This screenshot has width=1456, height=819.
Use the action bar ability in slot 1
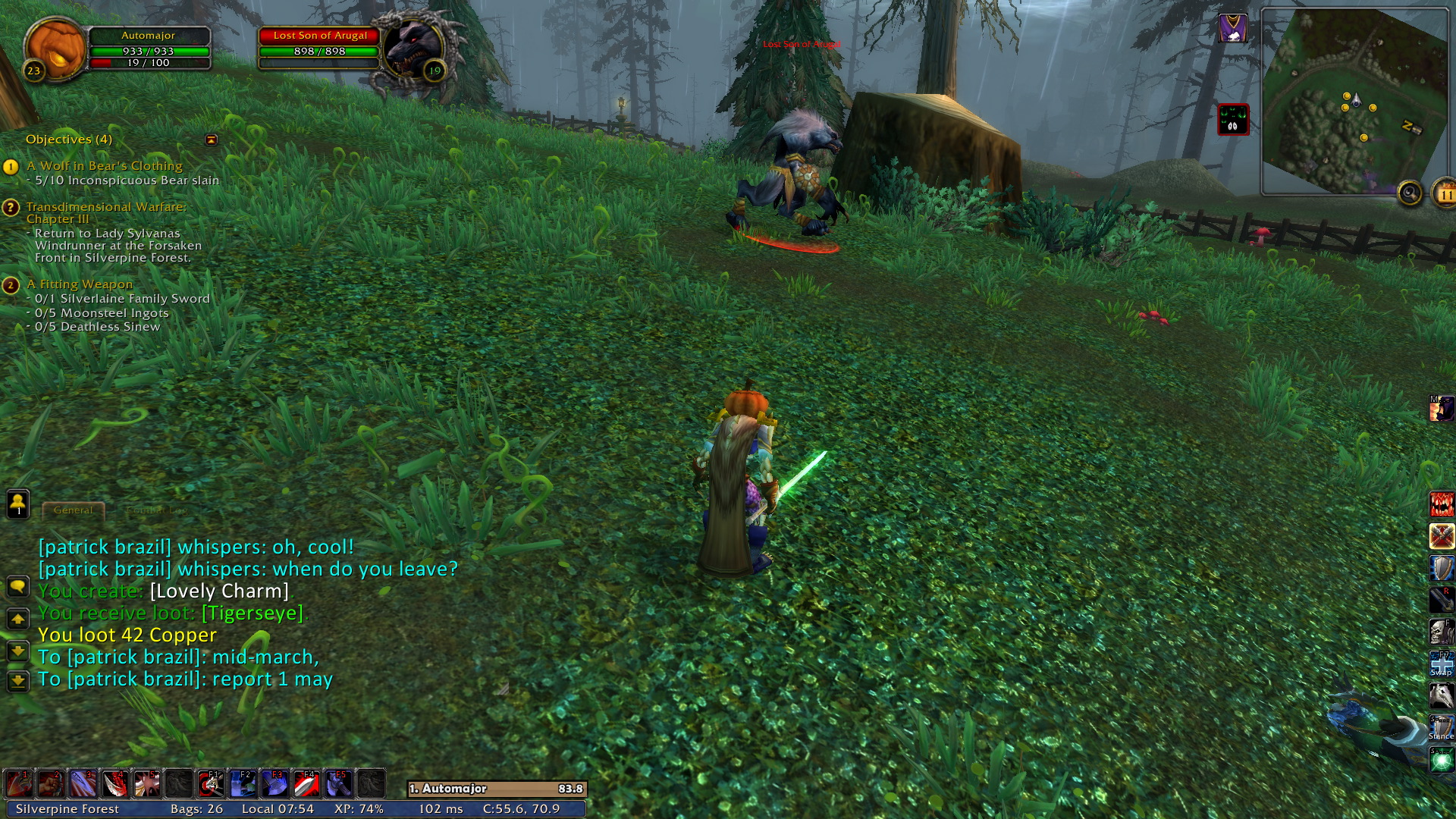19,783
